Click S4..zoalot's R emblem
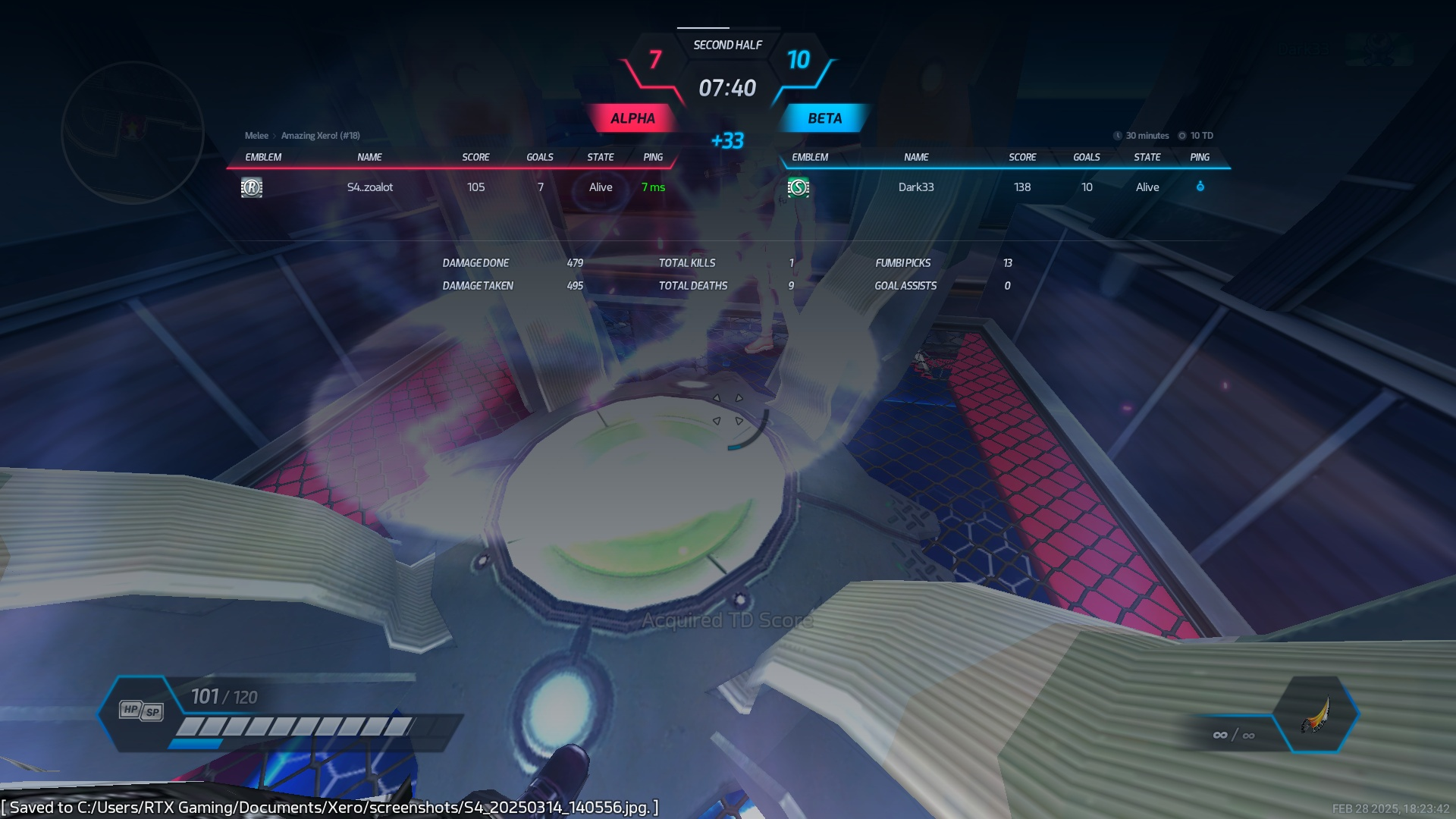 click(x=252, y=187)
